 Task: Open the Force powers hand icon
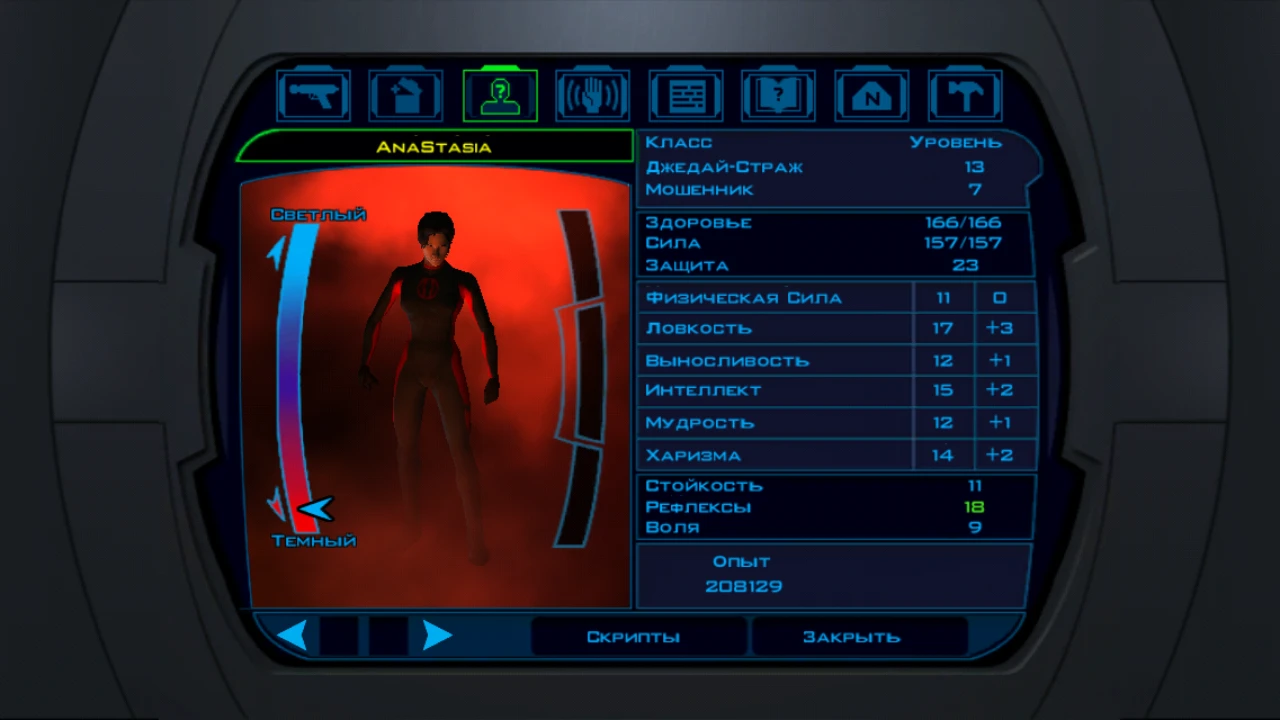pos(592,93)
